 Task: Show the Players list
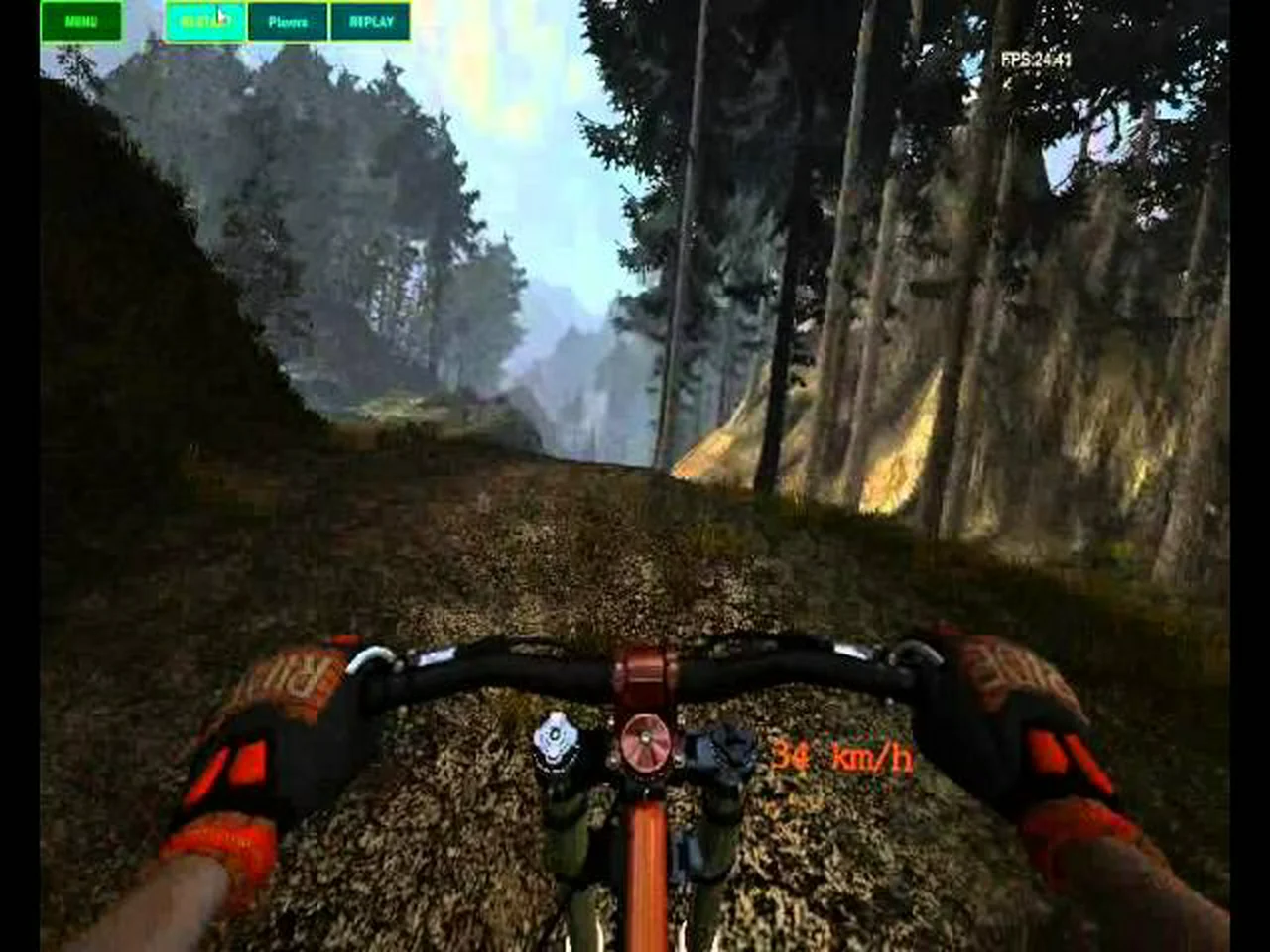pyautogui.click(x=288, y=21)
